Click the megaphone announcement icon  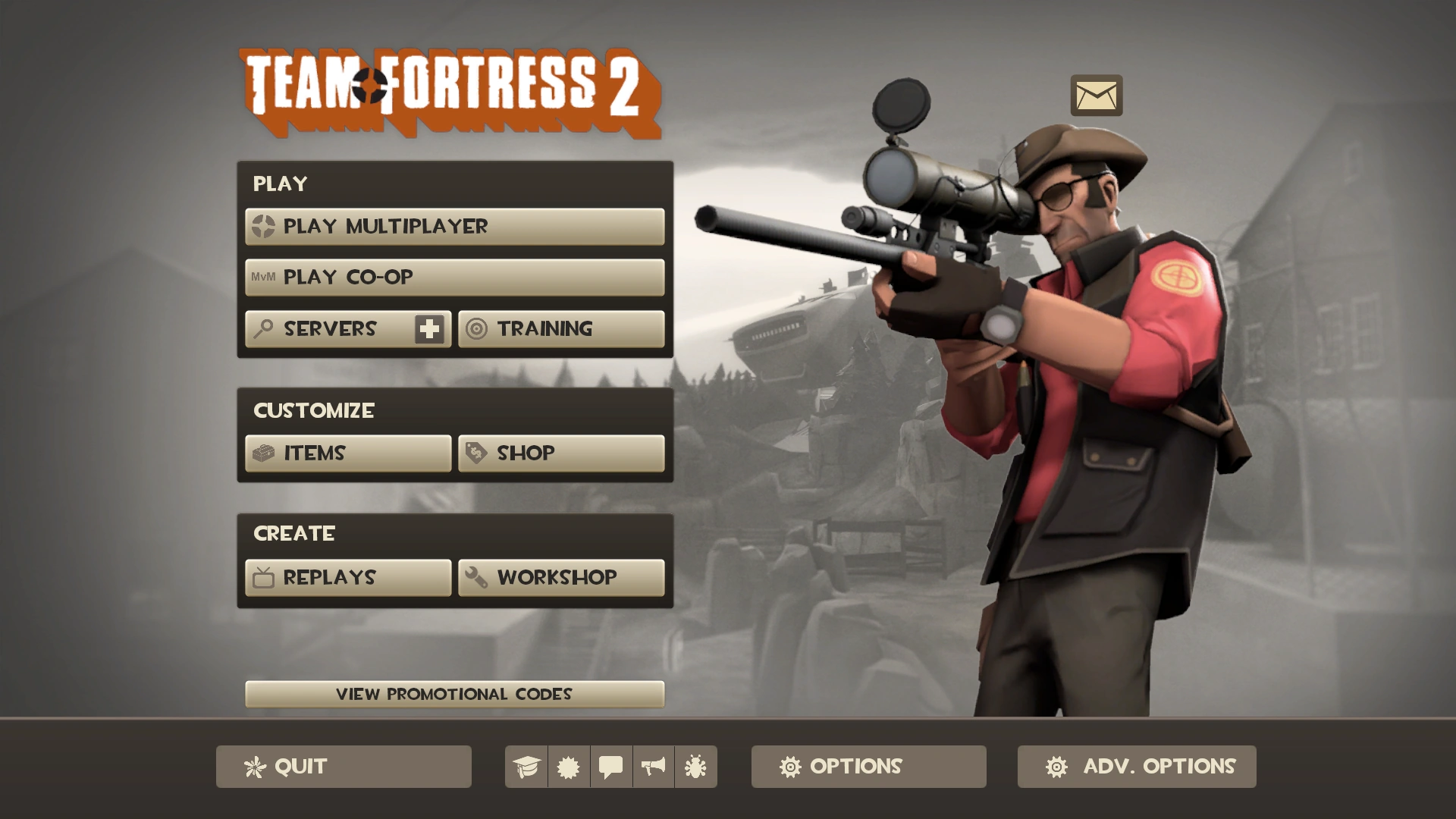(x=653, y=767)
